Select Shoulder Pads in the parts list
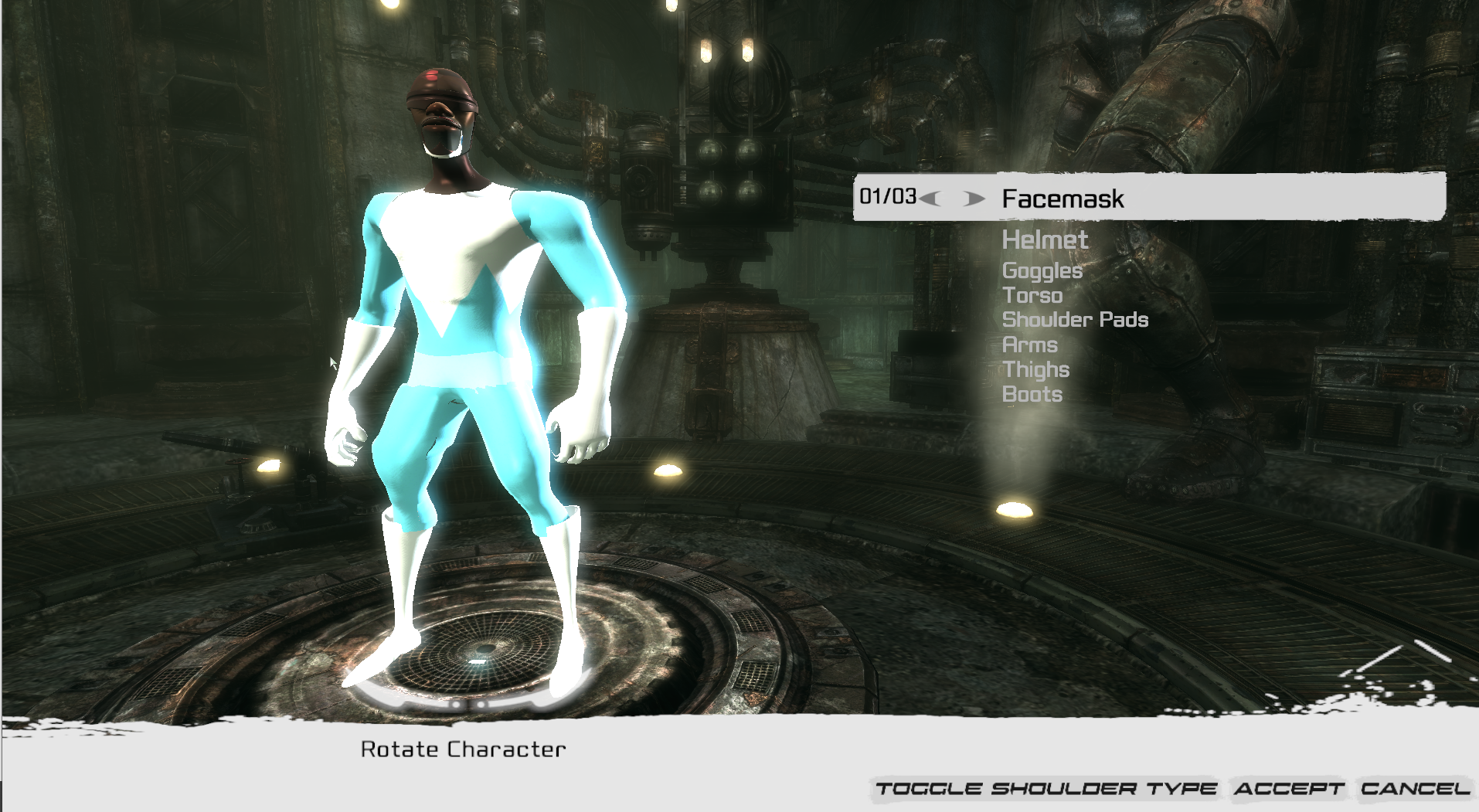Viewport: 1479px width, 812px height. pyautogui.click(x=1075, y=319)
